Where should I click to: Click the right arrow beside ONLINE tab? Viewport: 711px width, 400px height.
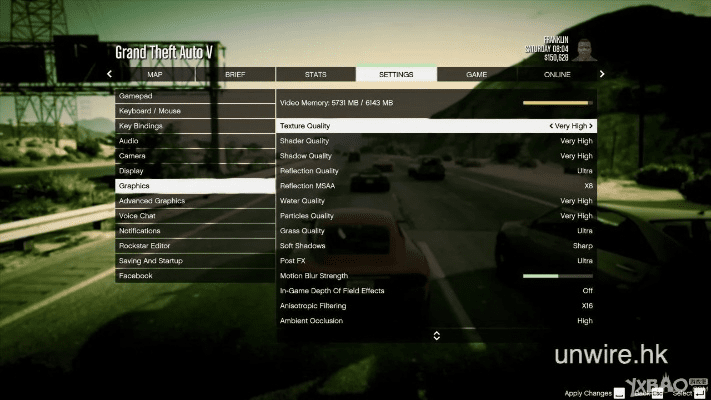[x=602, y=74]
